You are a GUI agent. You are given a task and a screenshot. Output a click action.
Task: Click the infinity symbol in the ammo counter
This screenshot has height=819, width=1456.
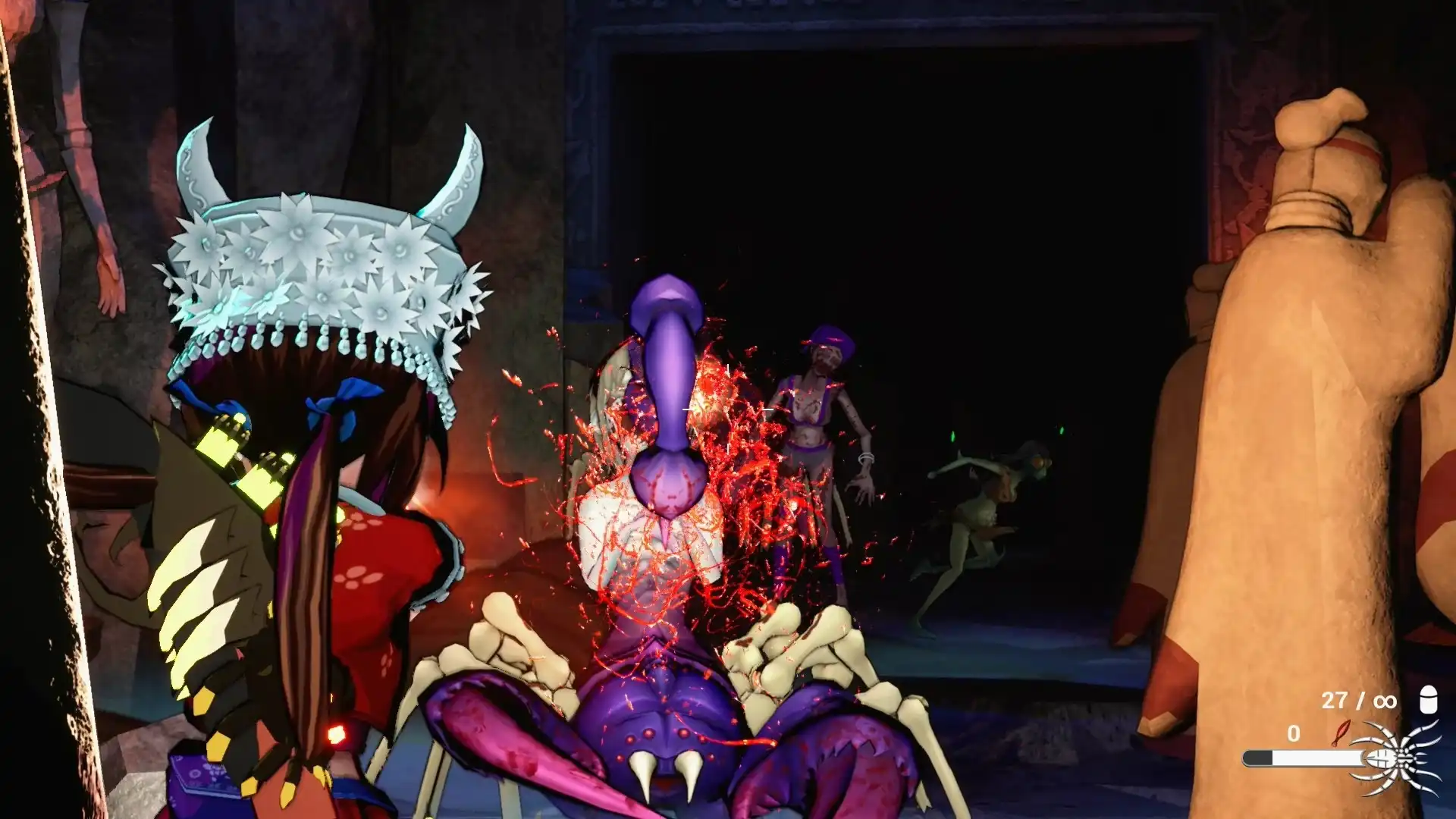[1385, 701]
